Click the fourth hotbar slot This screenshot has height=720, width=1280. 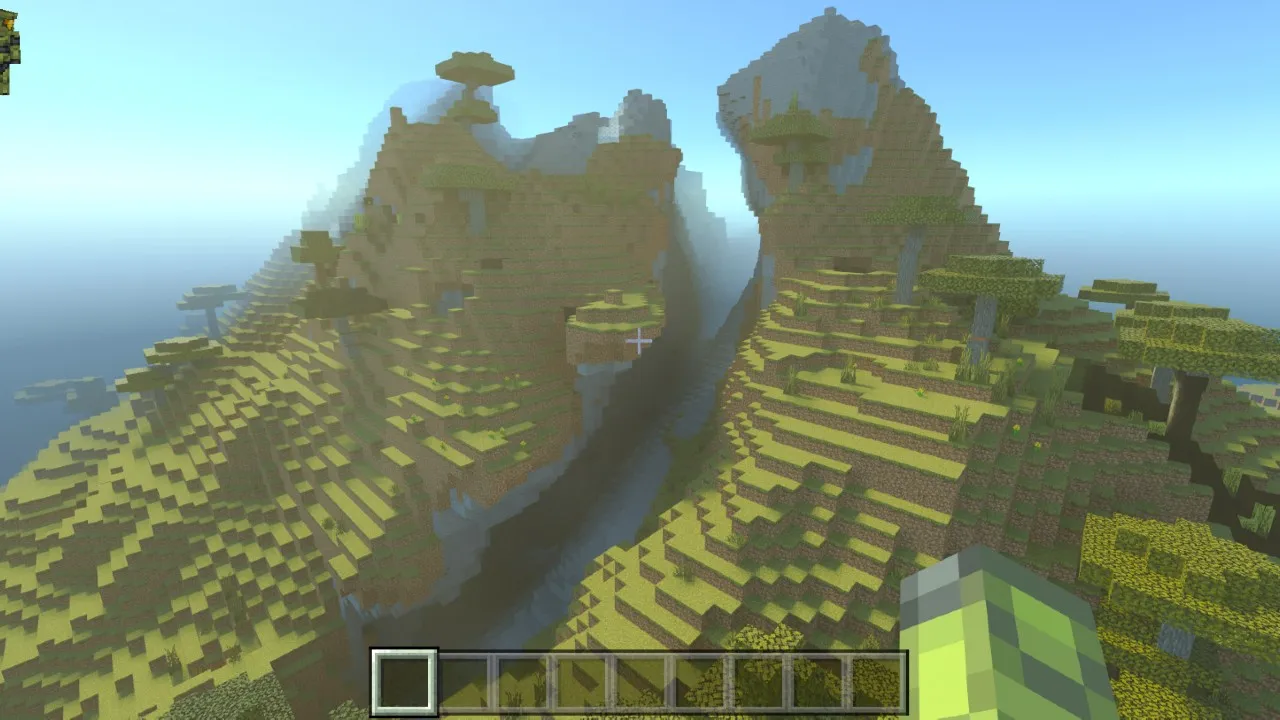pos(581,682)
